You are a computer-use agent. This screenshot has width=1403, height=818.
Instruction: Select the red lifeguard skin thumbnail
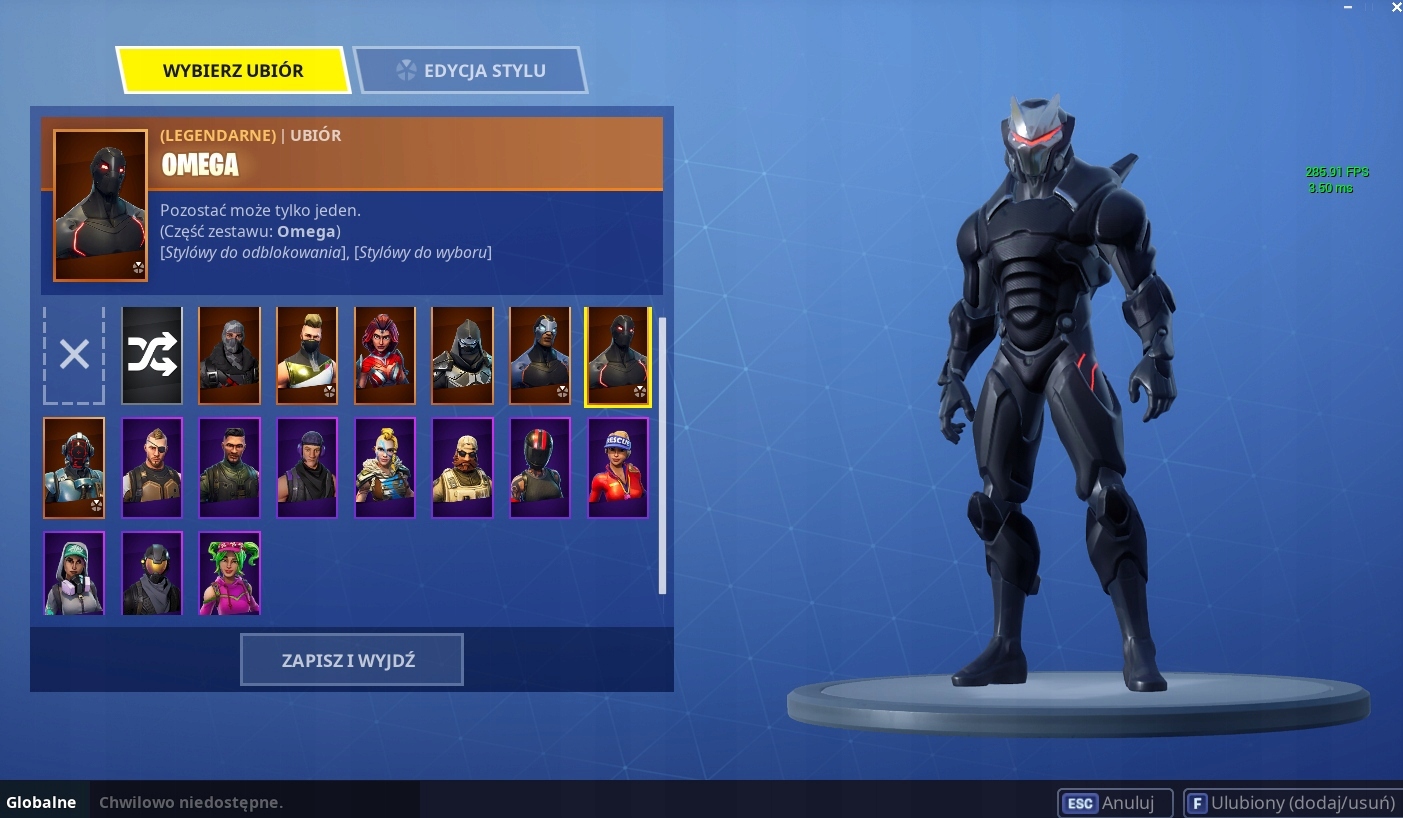coord(618,467)
